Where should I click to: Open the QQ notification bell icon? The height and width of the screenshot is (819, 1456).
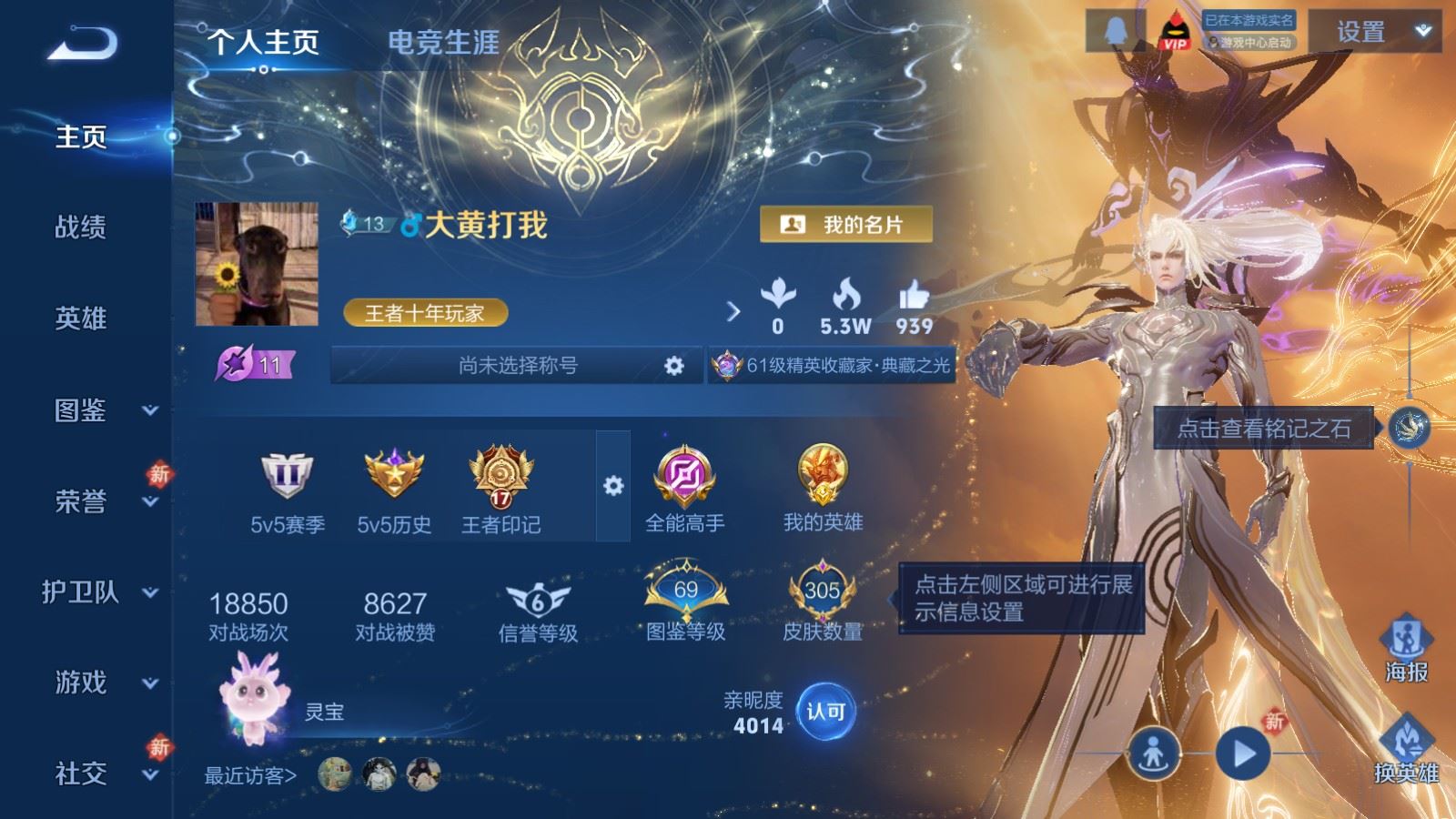tap(1115, 30)
